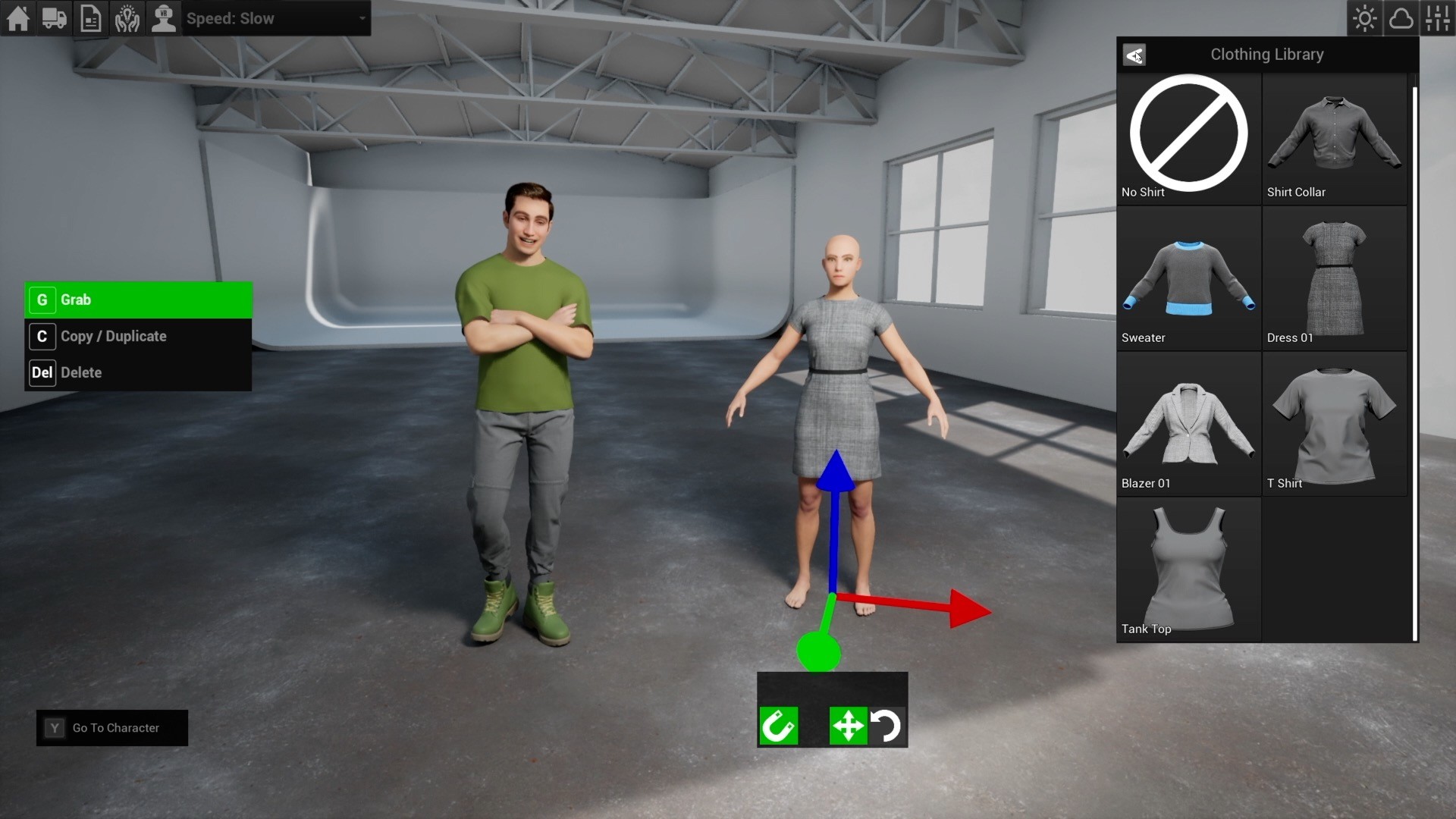Click the hands-with-lightbulb idea icon
Screen dimensions: 1456x819
coord(127,18)
